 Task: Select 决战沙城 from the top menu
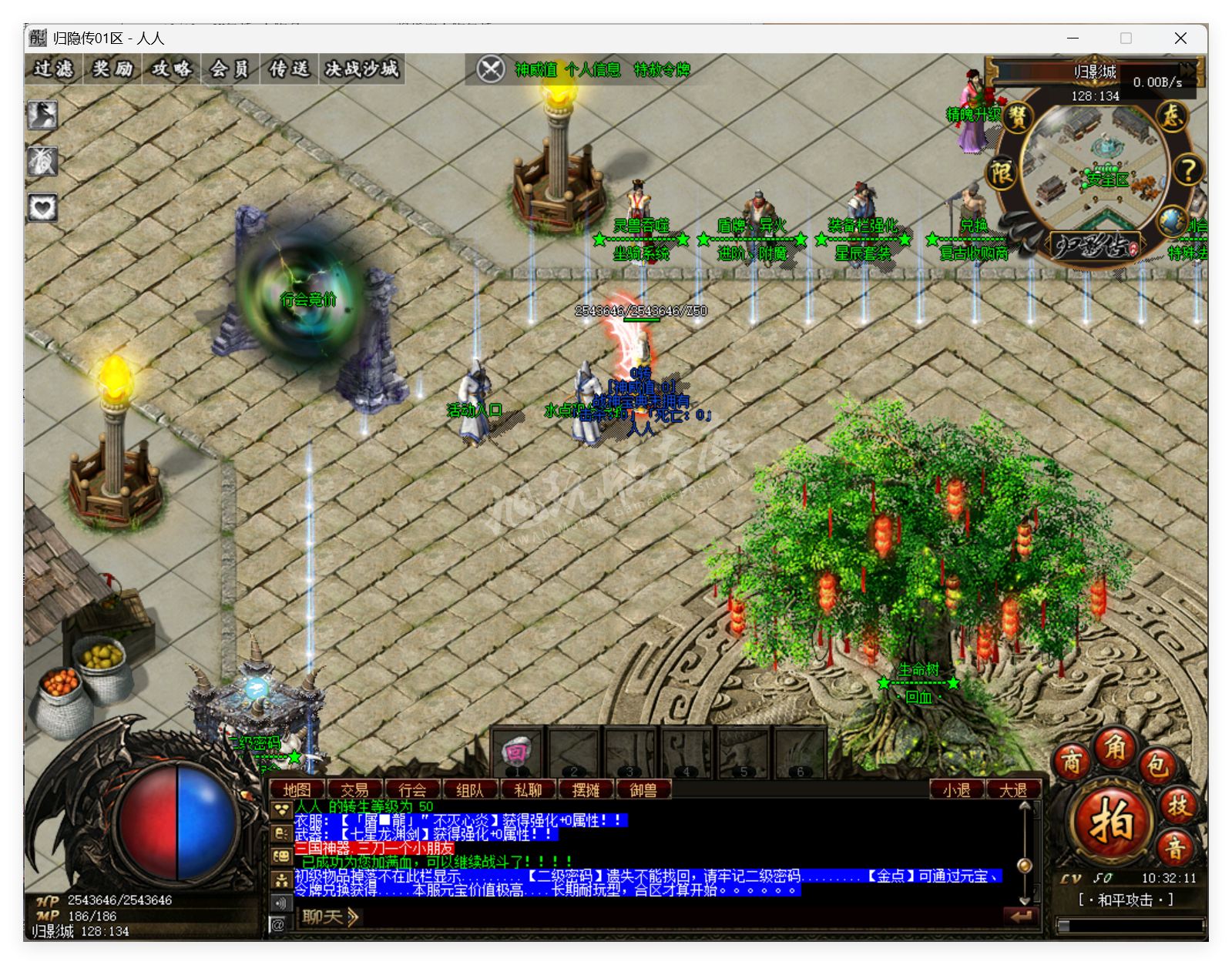(x=361, y=69)
